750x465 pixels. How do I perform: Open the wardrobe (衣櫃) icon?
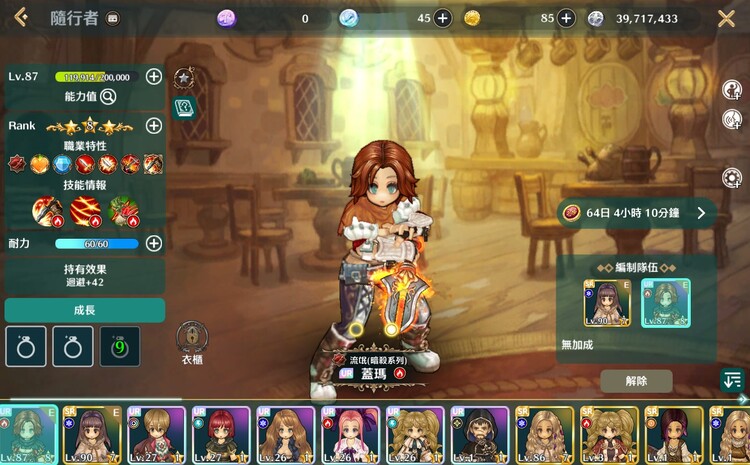coord(192,338)
